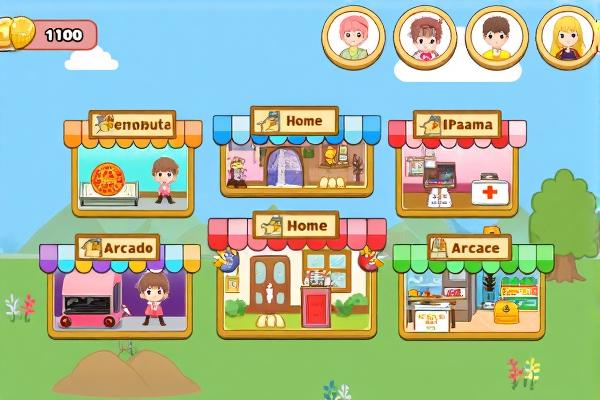Open the pink Arcado shop
600x400 pixels.
[112, 292]
